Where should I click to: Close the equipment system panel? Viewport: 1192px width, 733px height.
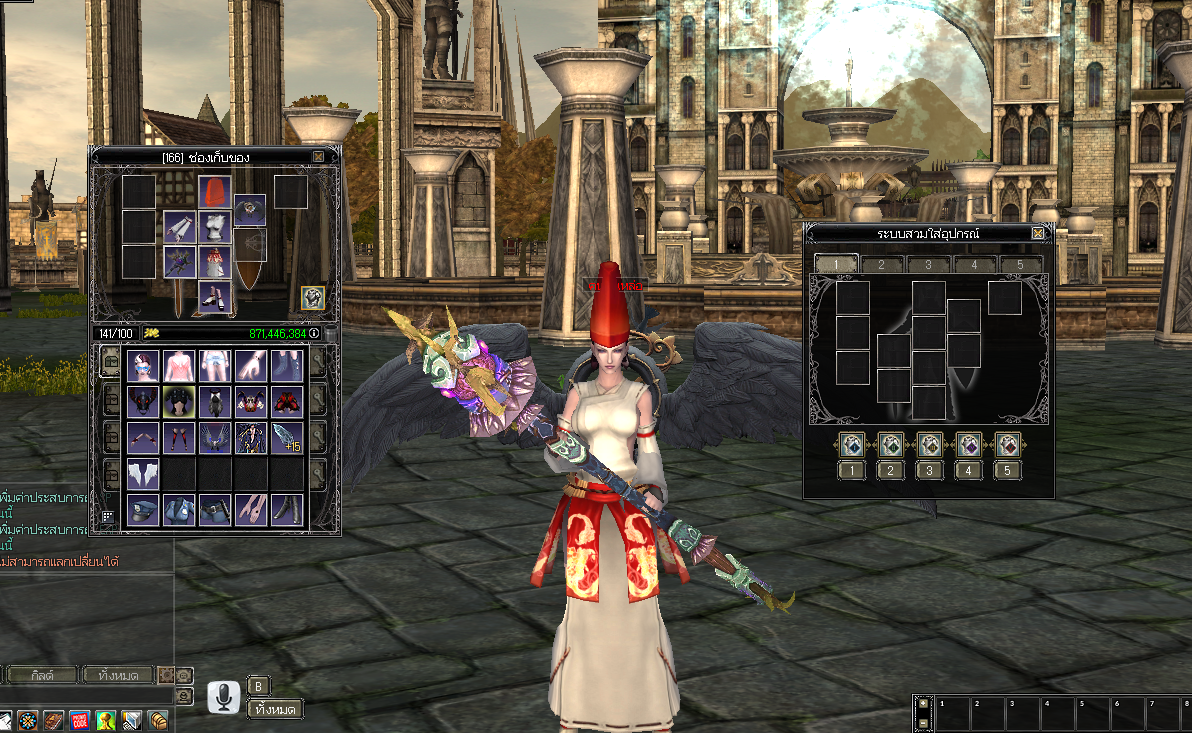coord(1038,233)
